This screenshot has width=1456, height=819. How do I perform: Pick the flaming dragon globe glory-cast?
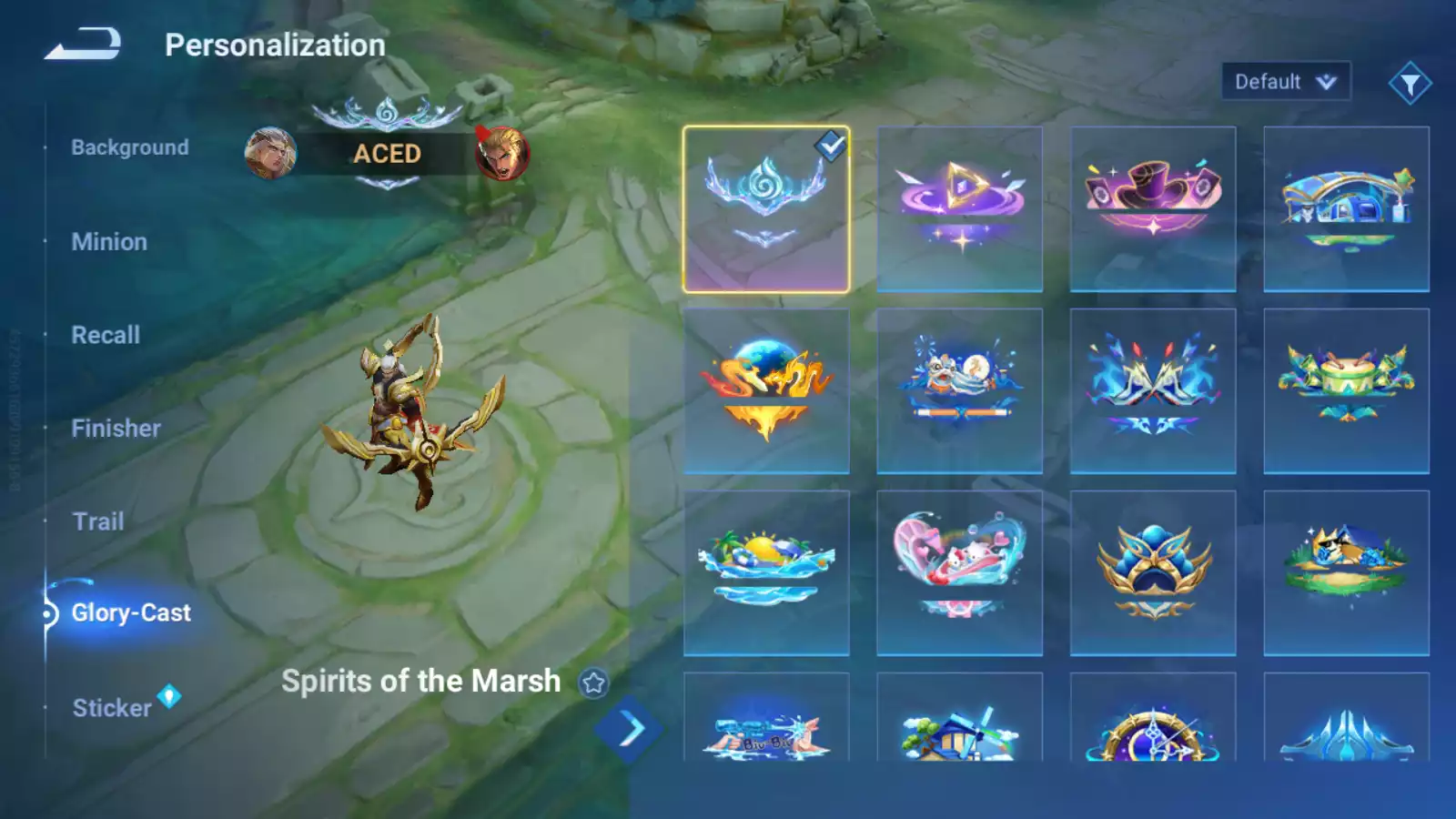point(766,391)
